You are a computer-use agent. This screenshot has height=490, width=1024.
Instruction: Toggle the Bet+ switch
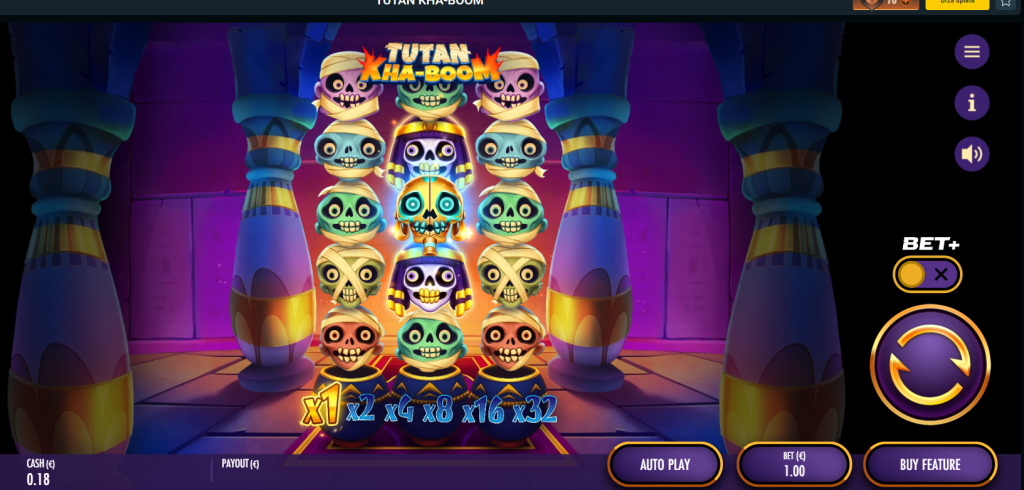pyautogui.click(x=927, y=274)
